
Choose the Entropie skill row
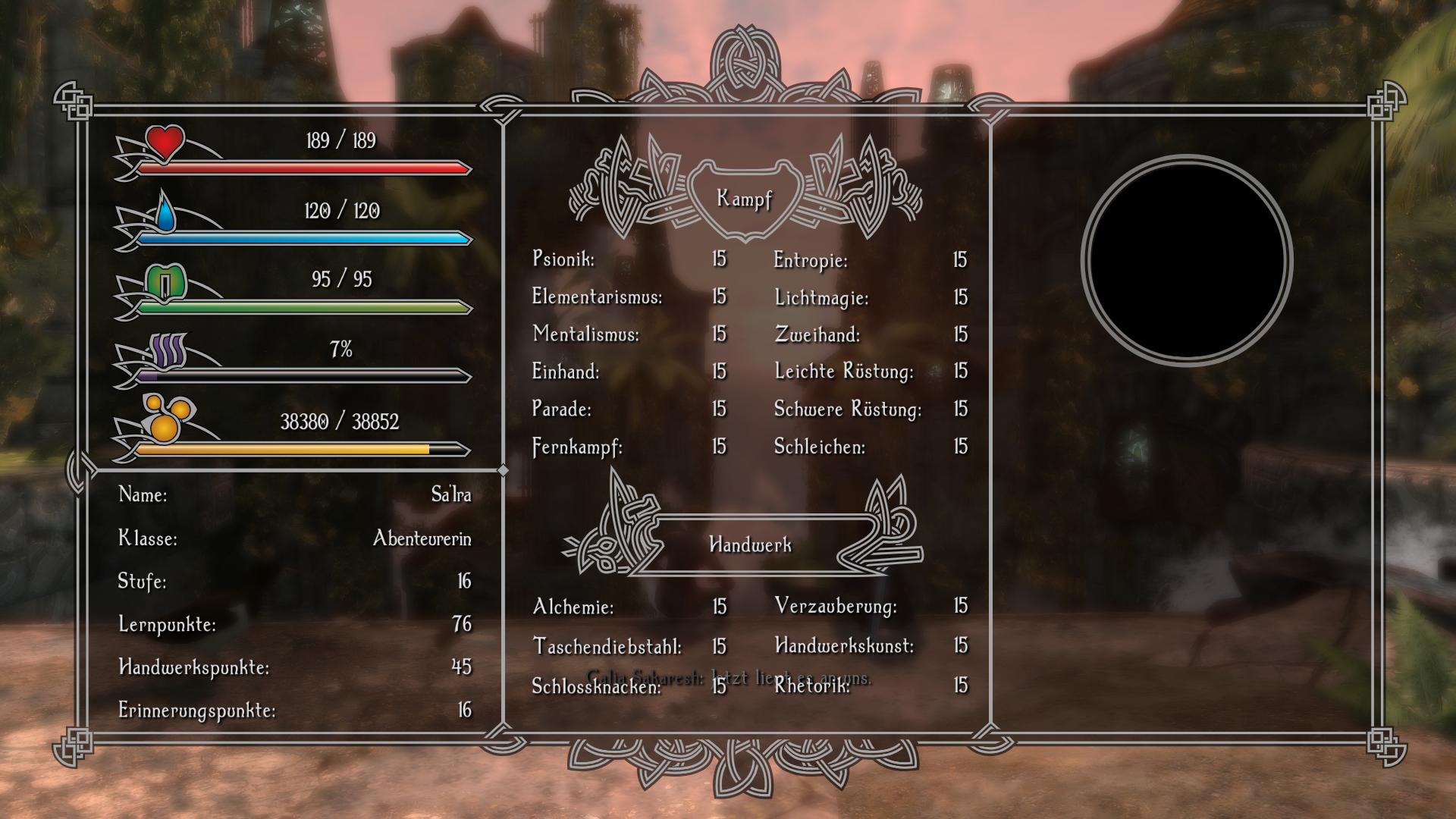coord(811,261)
